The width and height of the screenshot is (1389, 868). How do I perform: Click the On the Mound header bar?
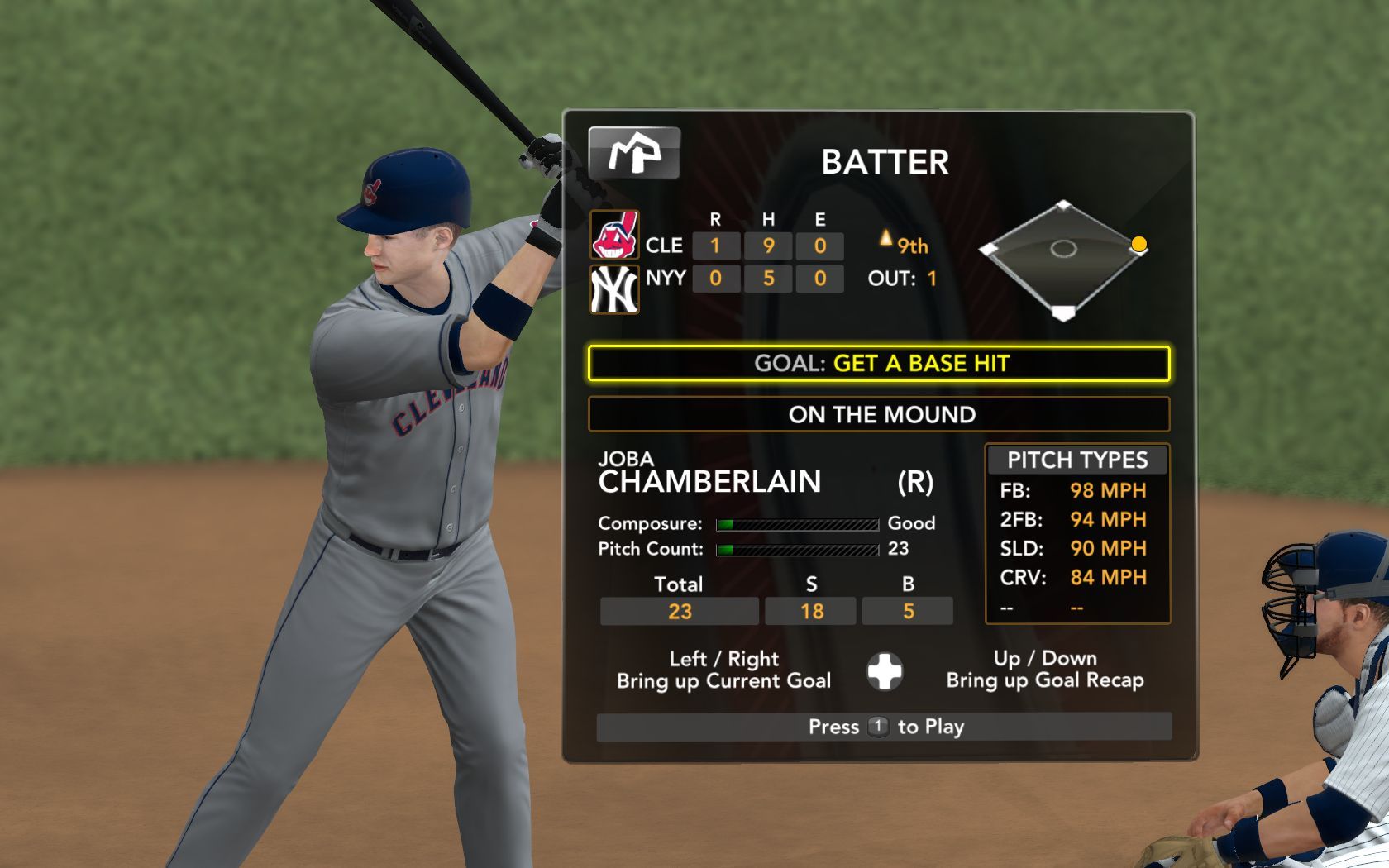879,414
